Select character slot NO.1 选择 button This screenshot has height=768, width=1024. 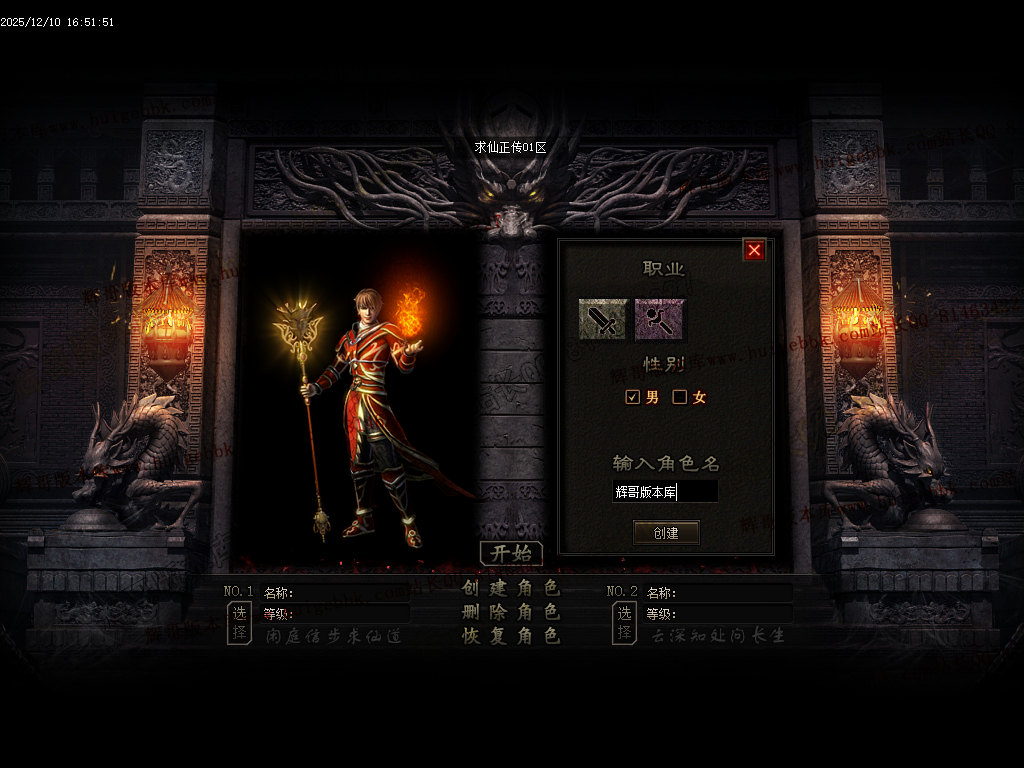[x=239, y=623]
